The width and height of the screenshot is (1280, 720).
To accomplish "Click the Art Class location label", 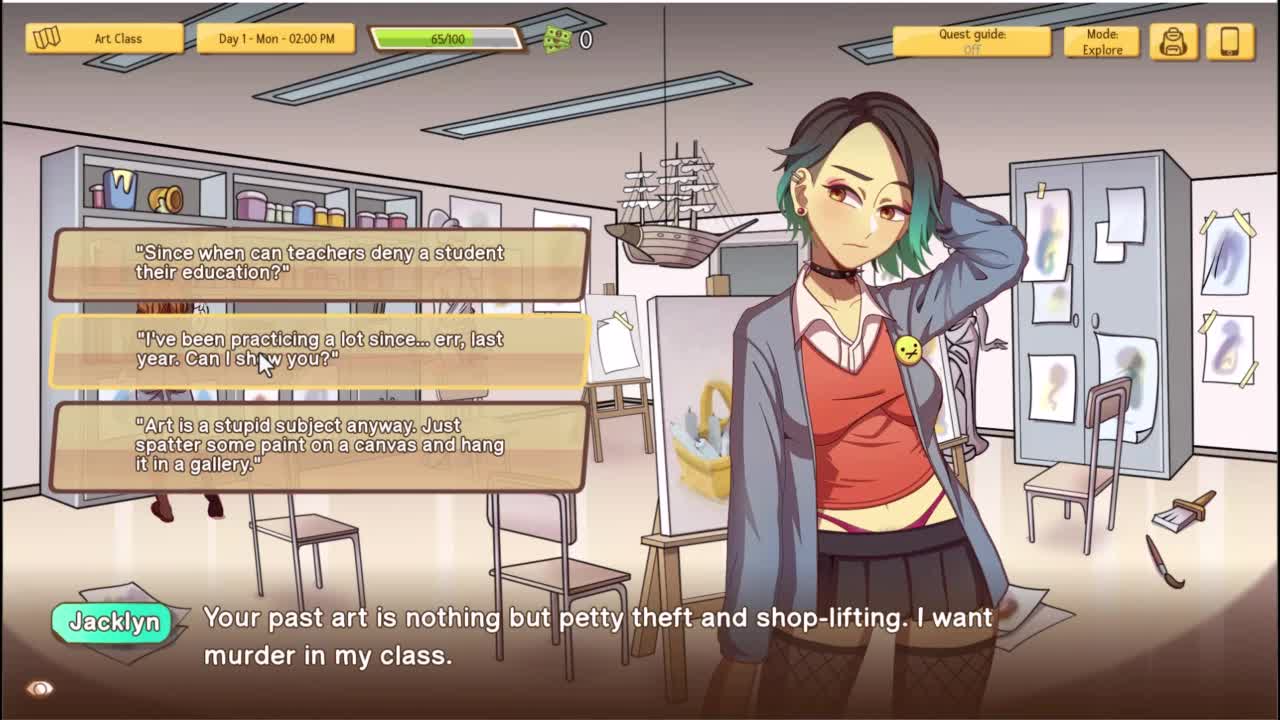I will point(119,39).
